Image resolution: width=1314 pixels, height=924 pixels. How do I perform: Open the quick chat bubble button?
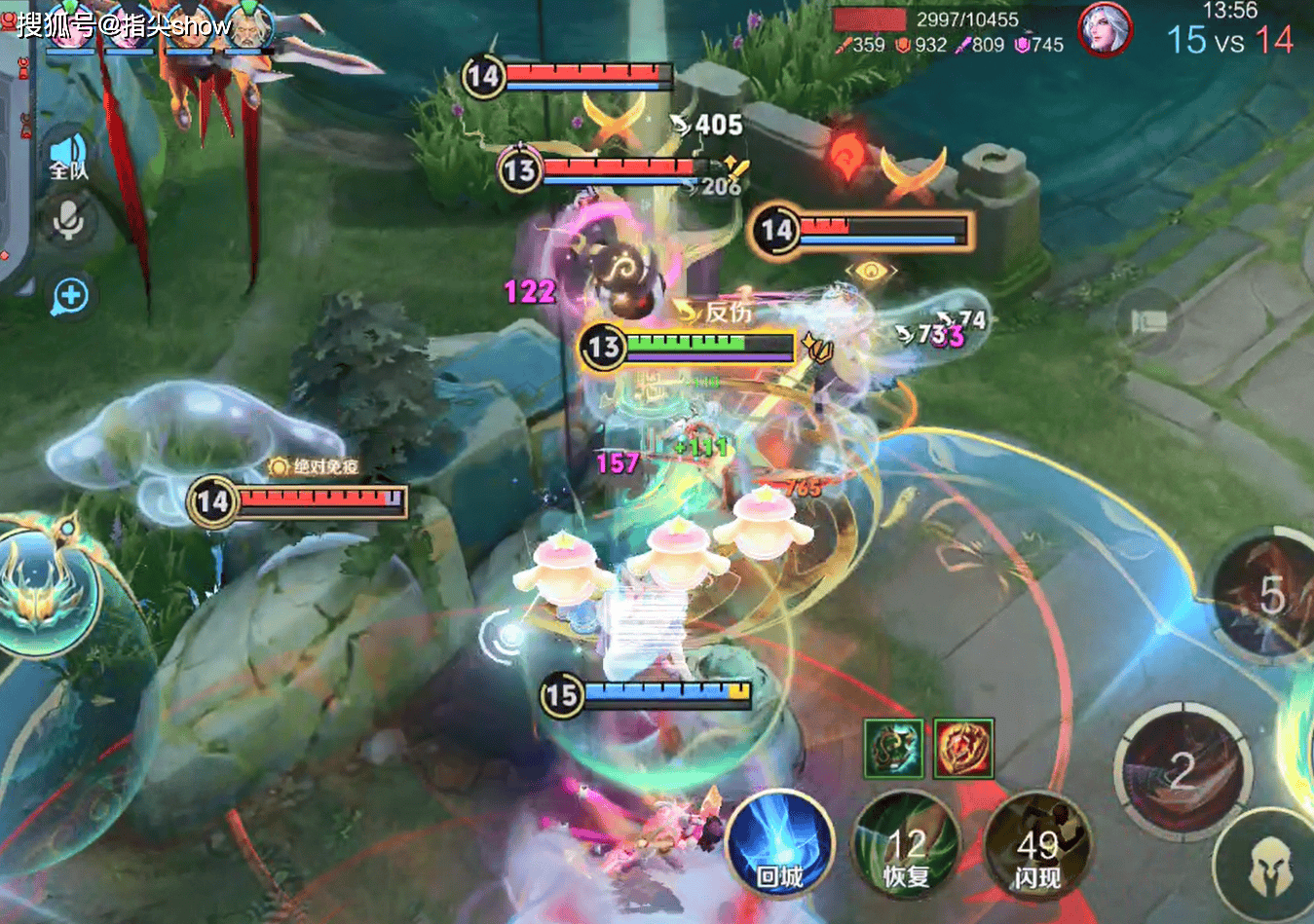(70, 296)
